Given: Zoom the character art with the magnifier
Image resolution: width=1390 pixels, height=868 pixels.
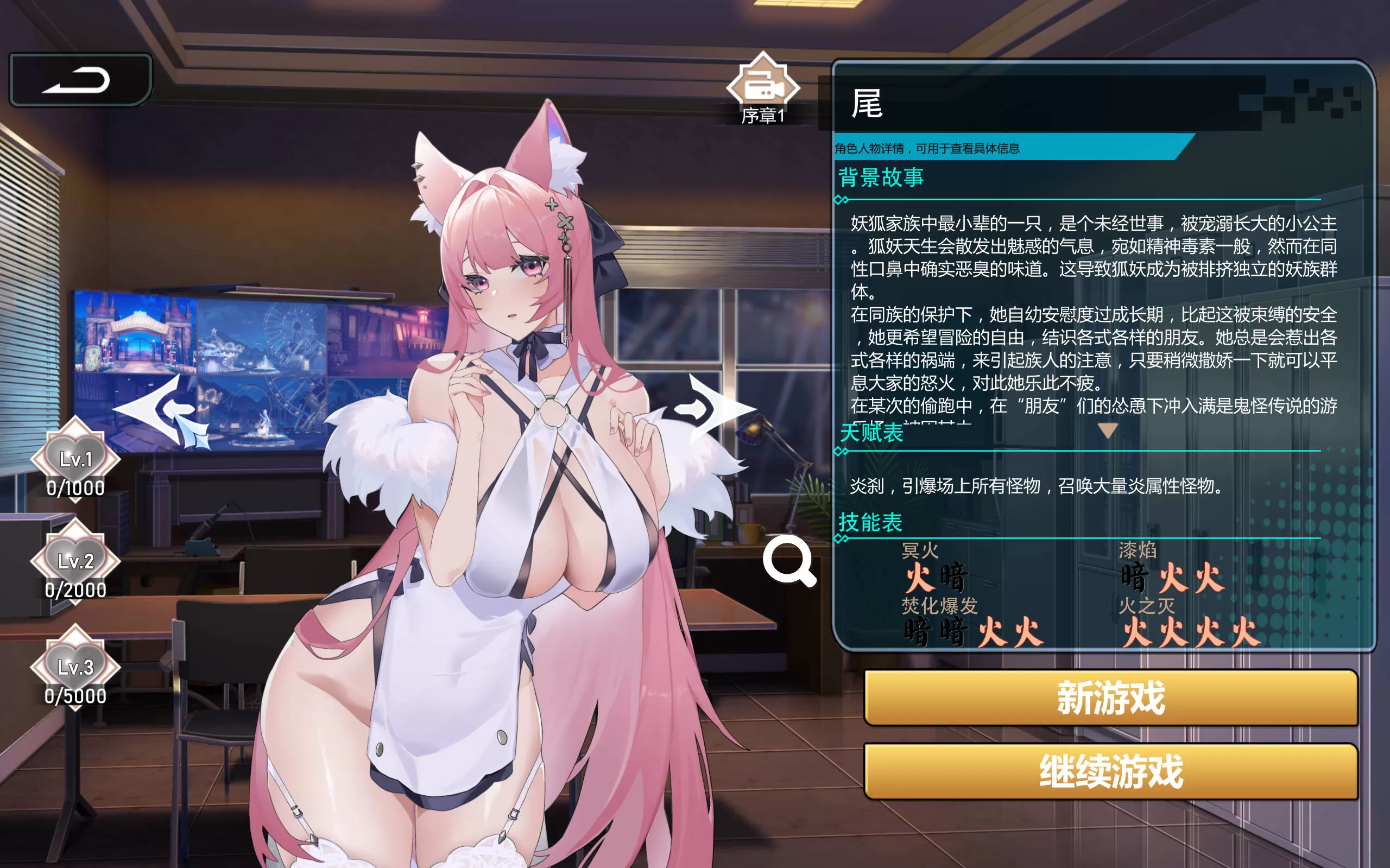Looking at the screenshot, I should (789, 561).
